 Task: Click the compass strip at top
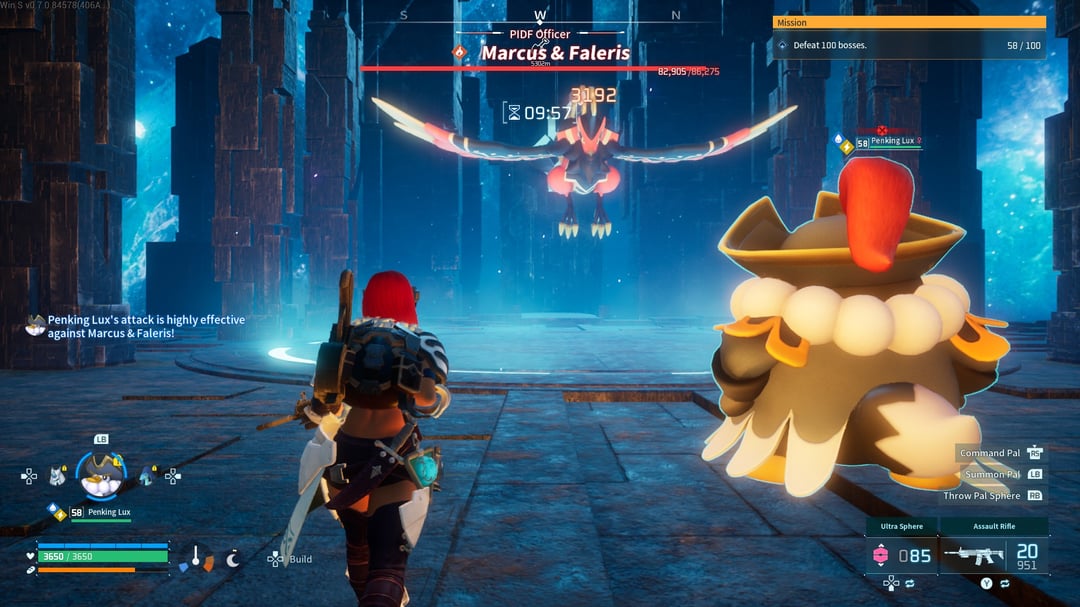[540, 15]
